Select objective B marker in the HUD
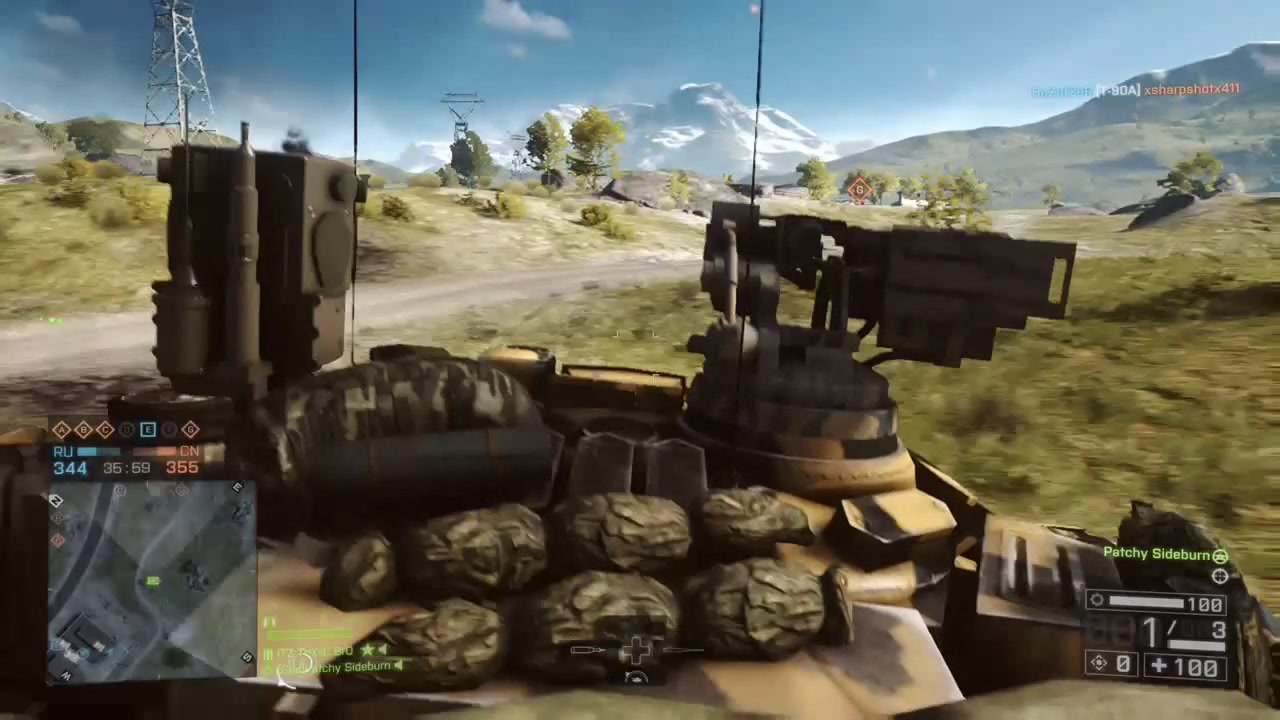This screenshot has height=720, width=1280. [x=83, y=429]
